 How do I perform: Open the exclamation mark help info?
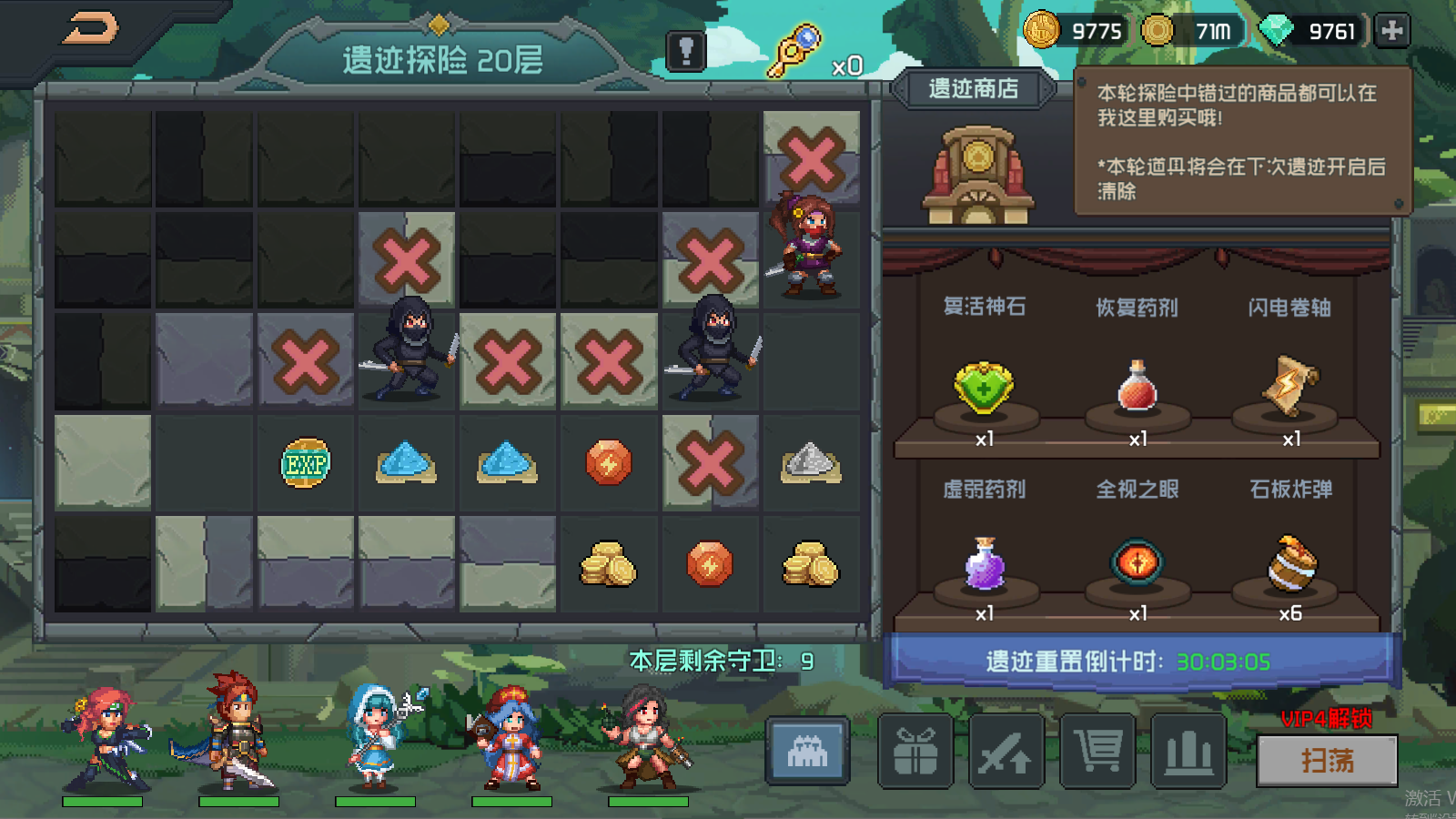pyautogui.click(x=686, y=51)
